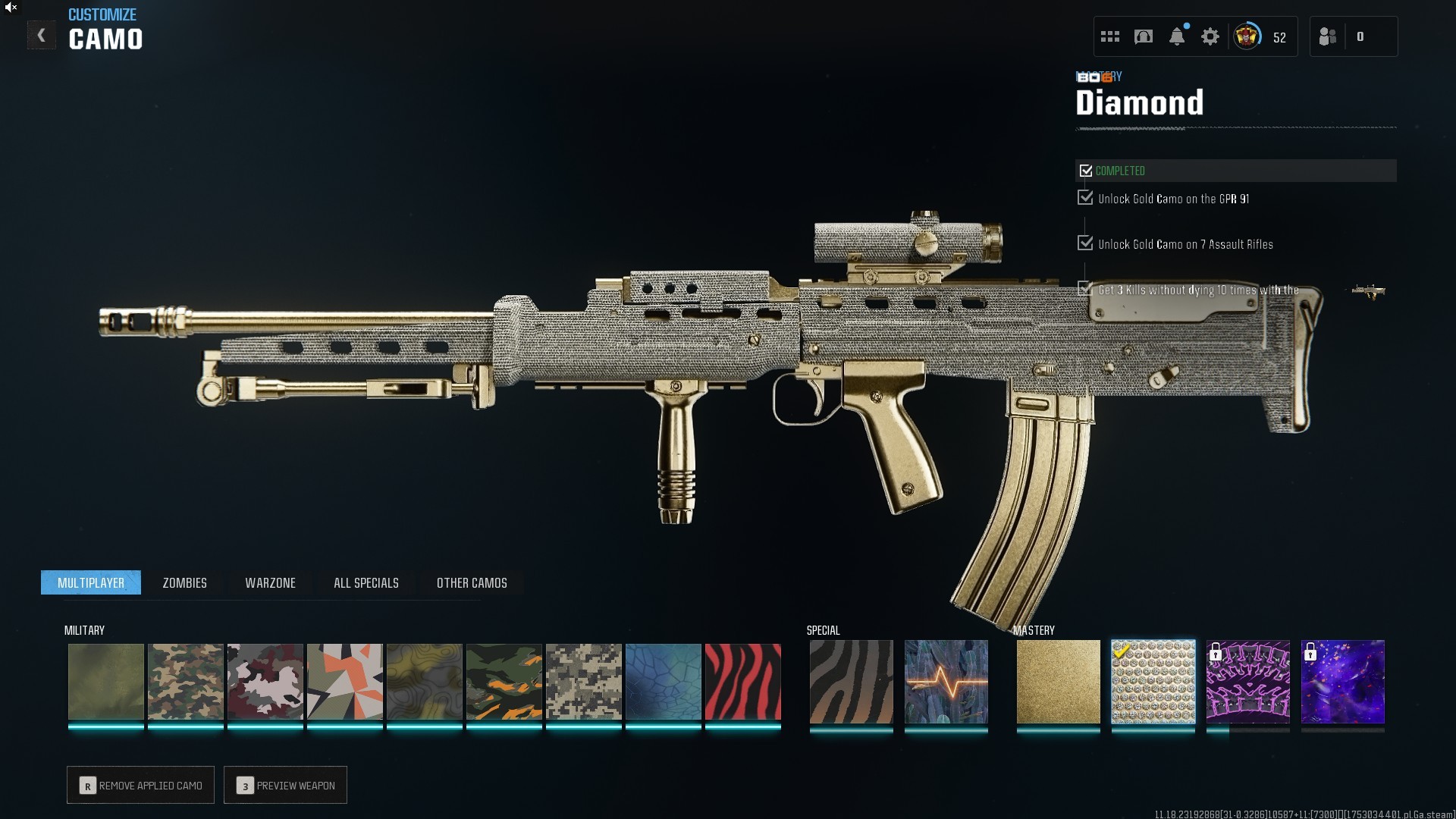
Task: Select the blue cracked-scale camo
Action: 663,682
